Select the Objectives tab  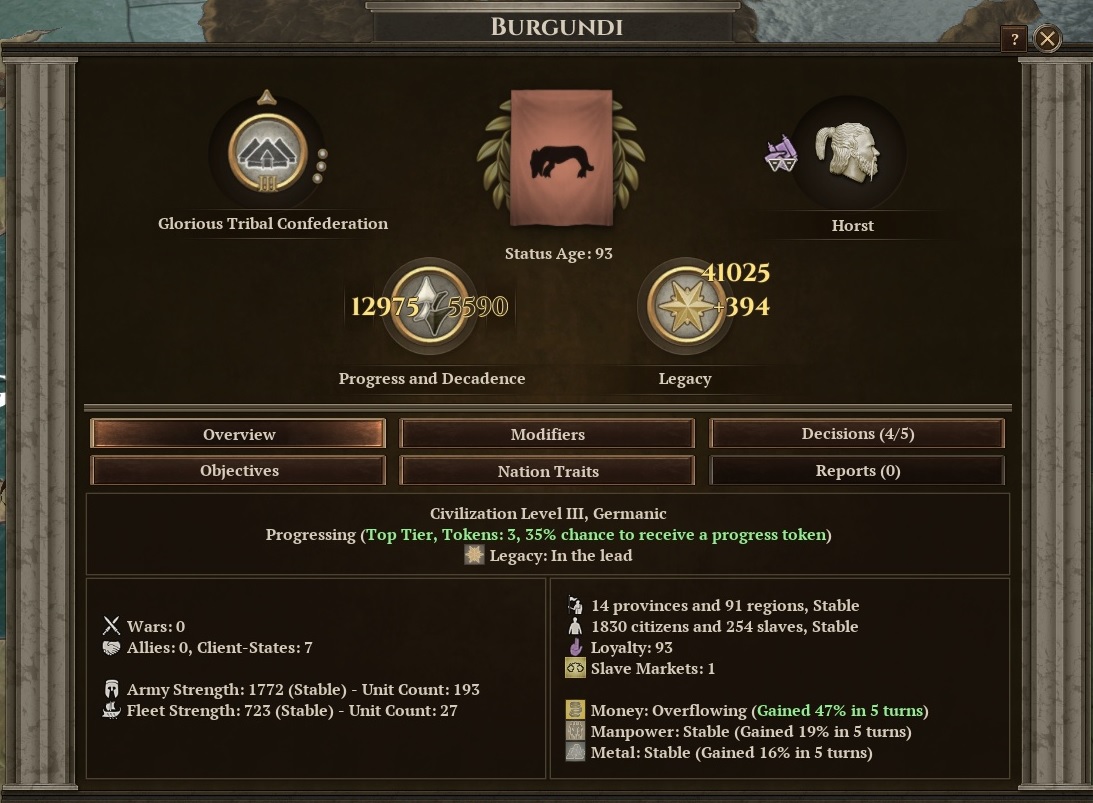(238, 471)
